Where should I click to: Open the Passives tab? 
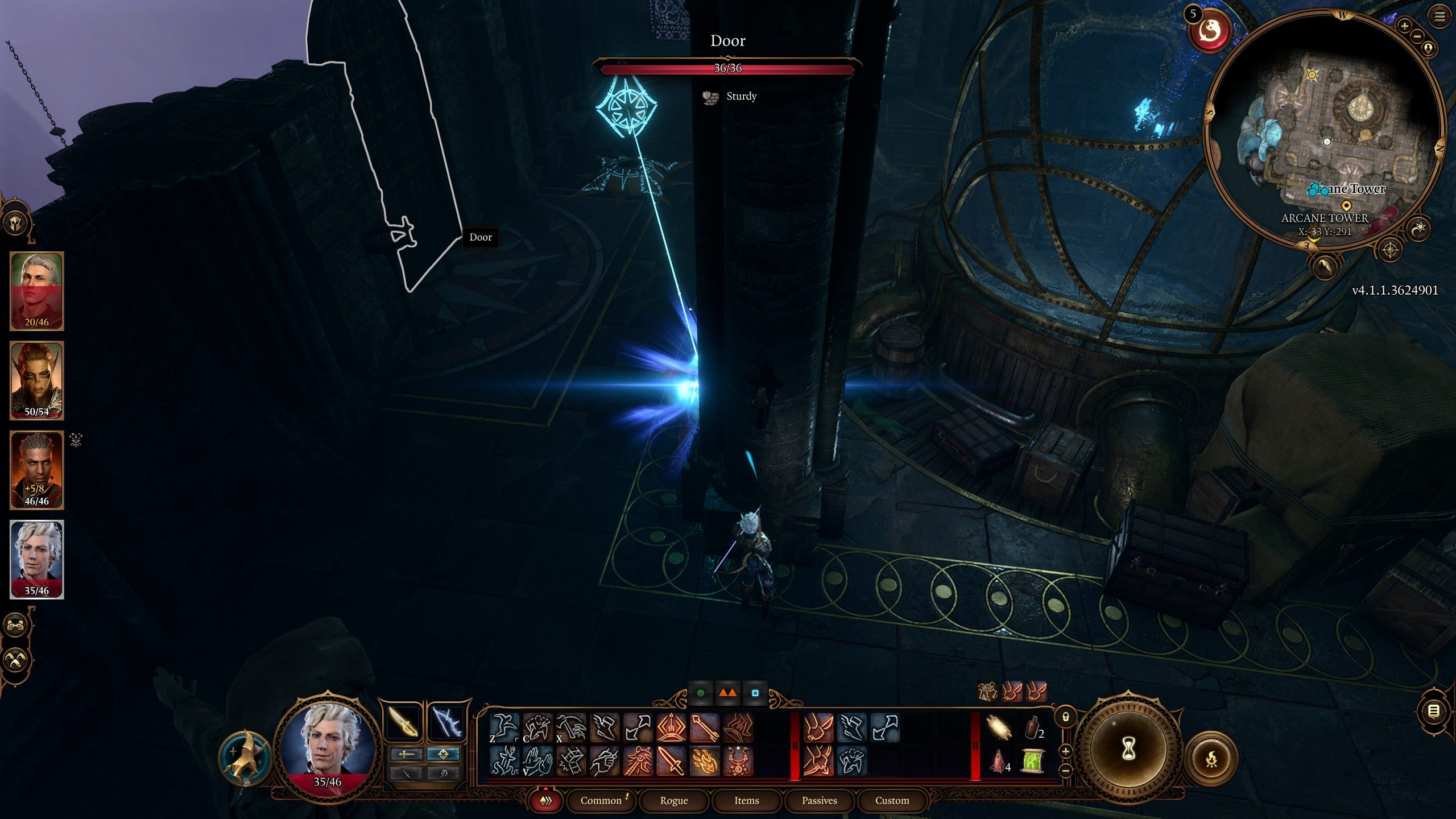pos(820,801)
